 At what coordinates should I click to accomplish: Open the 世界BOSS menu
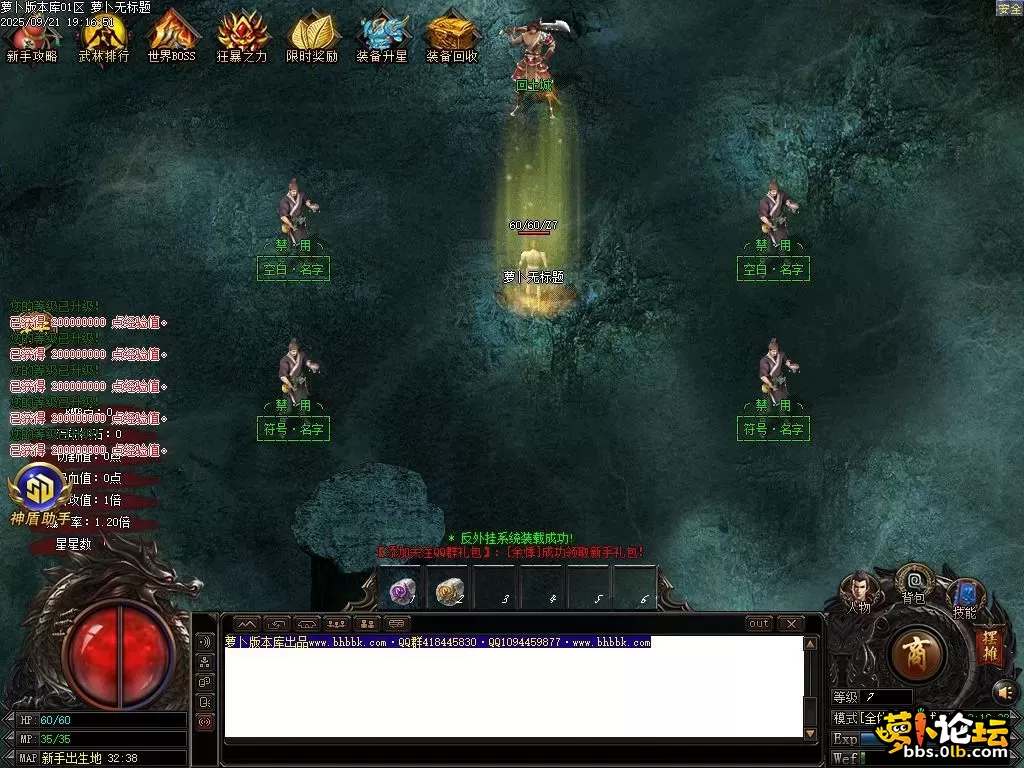click(172, 35)
